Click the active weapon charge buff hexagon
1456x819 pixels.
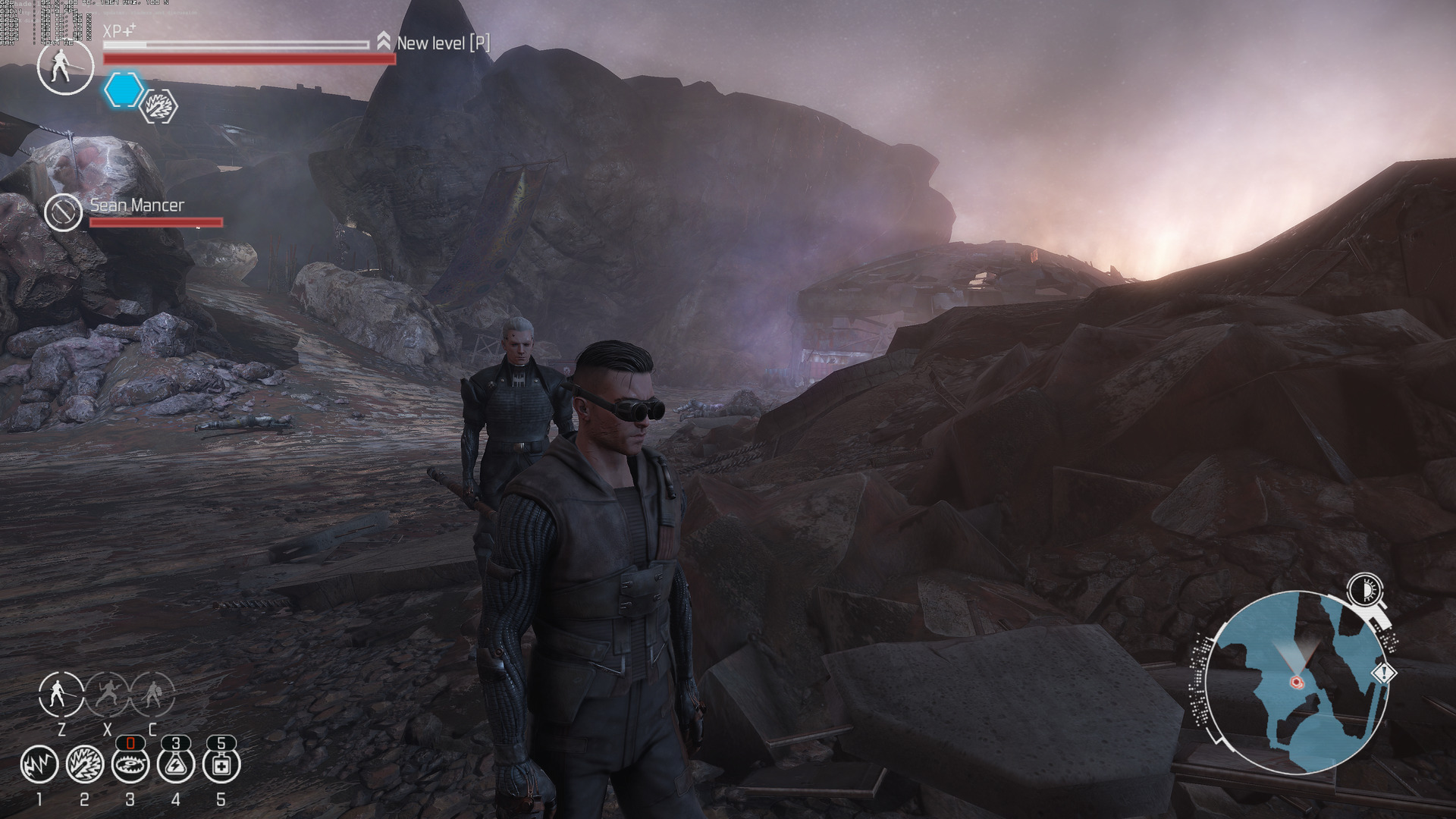coord(159,106)
